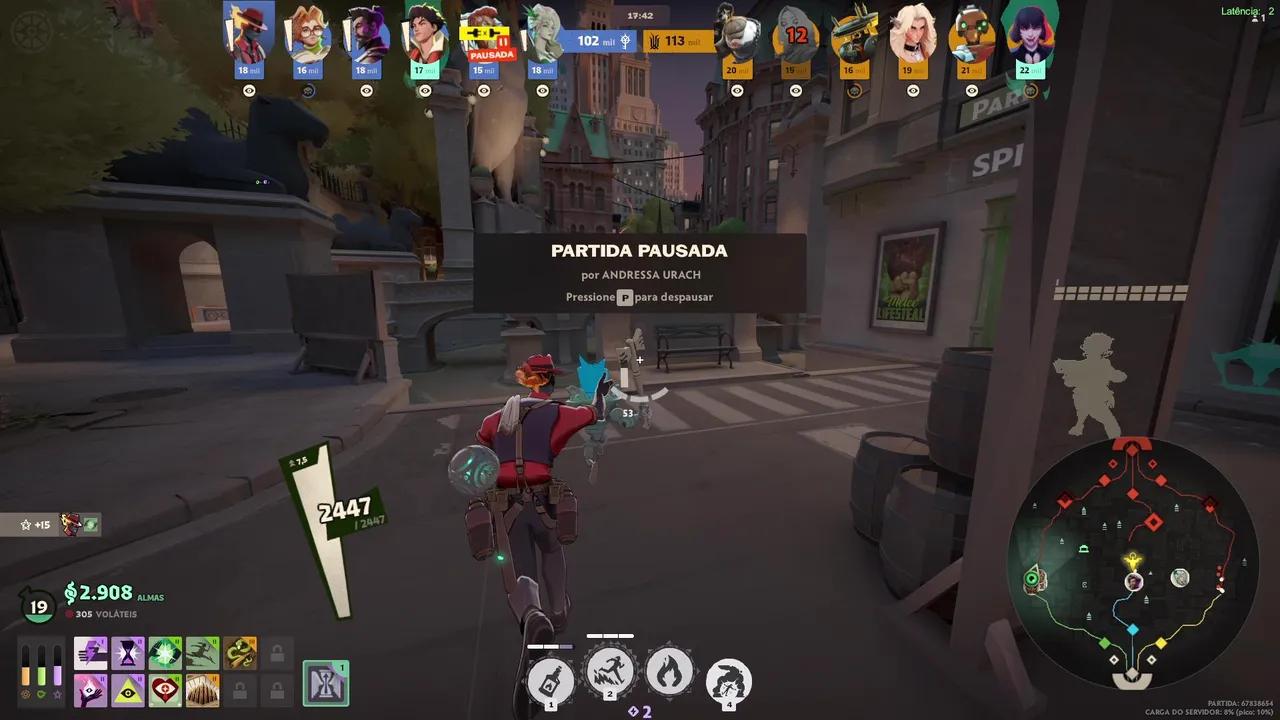Select the green burst item slot
1280x720 pixels.
coord(165,653)
